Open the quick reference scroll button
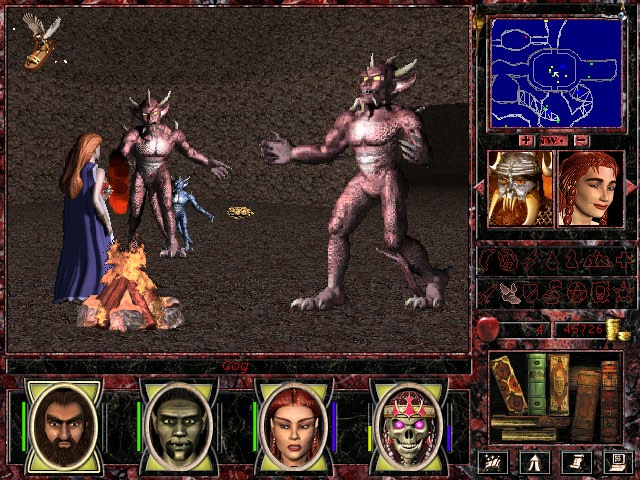 [x=574, y=462]
